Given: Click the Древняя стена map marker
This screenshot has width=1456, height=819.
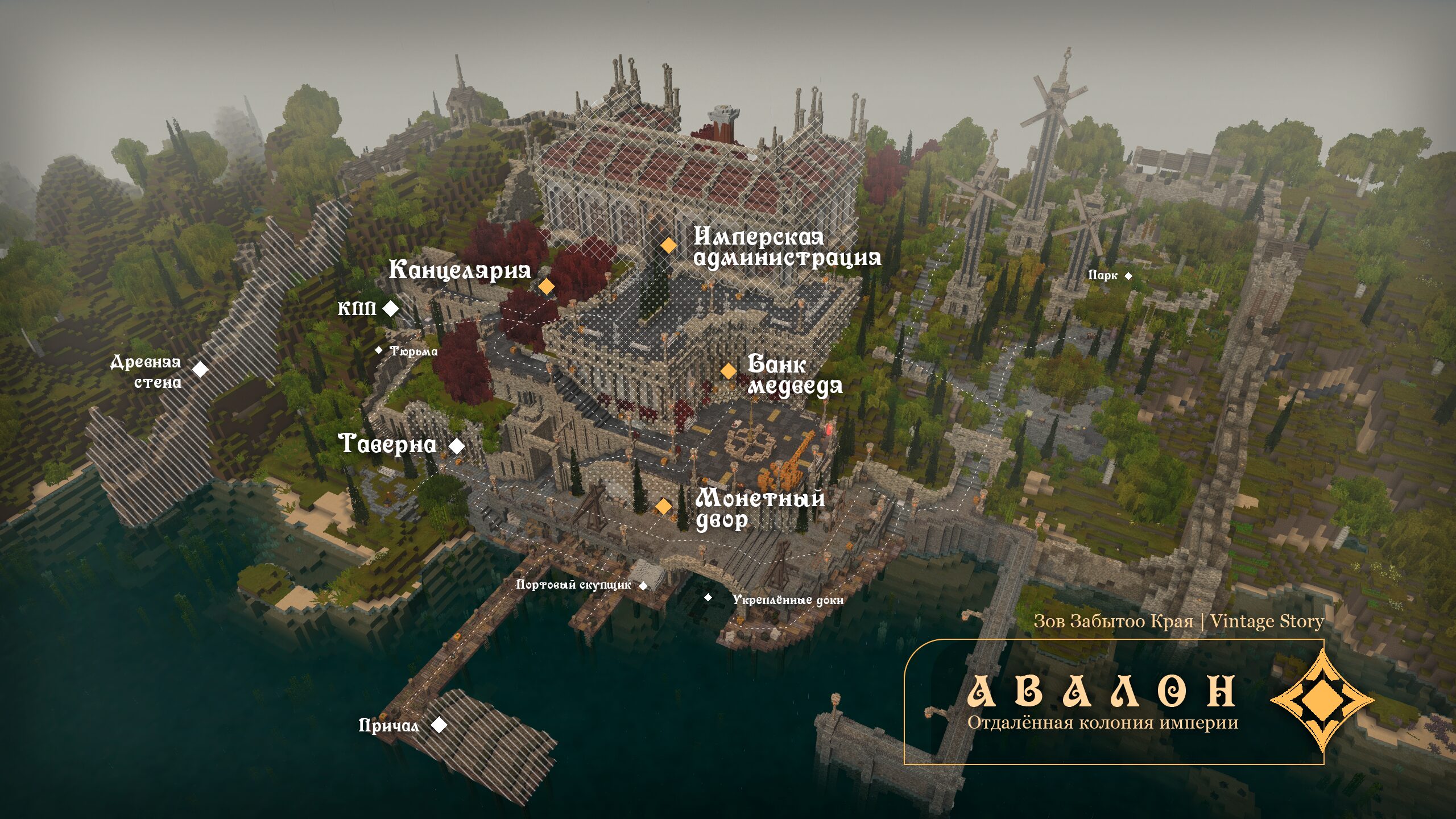Looking at the screenshot, I should coord(200,369).
